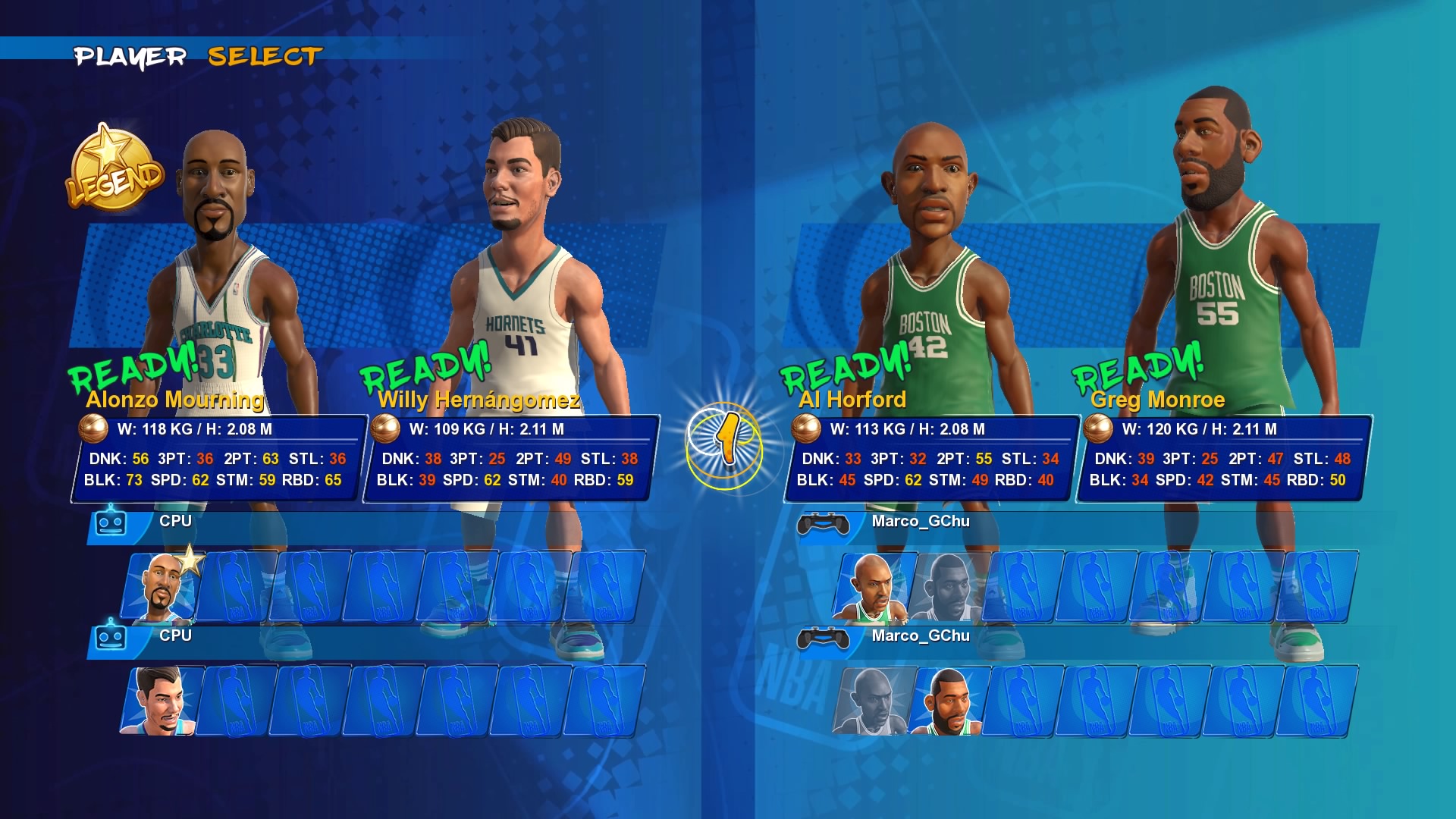Viewport: 1456px width, 819px height.
Task: Choose the highlighted Greg Monroe portrait
Action: [x=948, y=701]
